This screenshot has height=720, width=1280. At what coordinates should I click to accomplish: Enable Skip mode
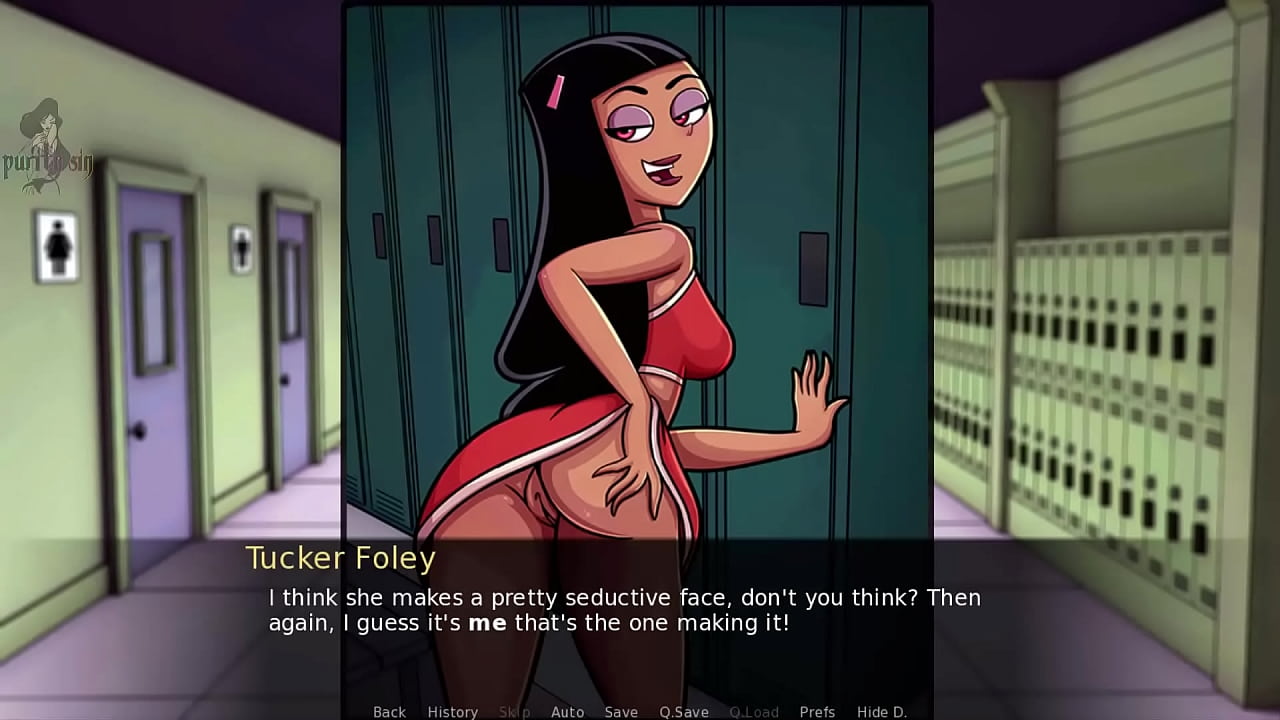click(514, 712)
